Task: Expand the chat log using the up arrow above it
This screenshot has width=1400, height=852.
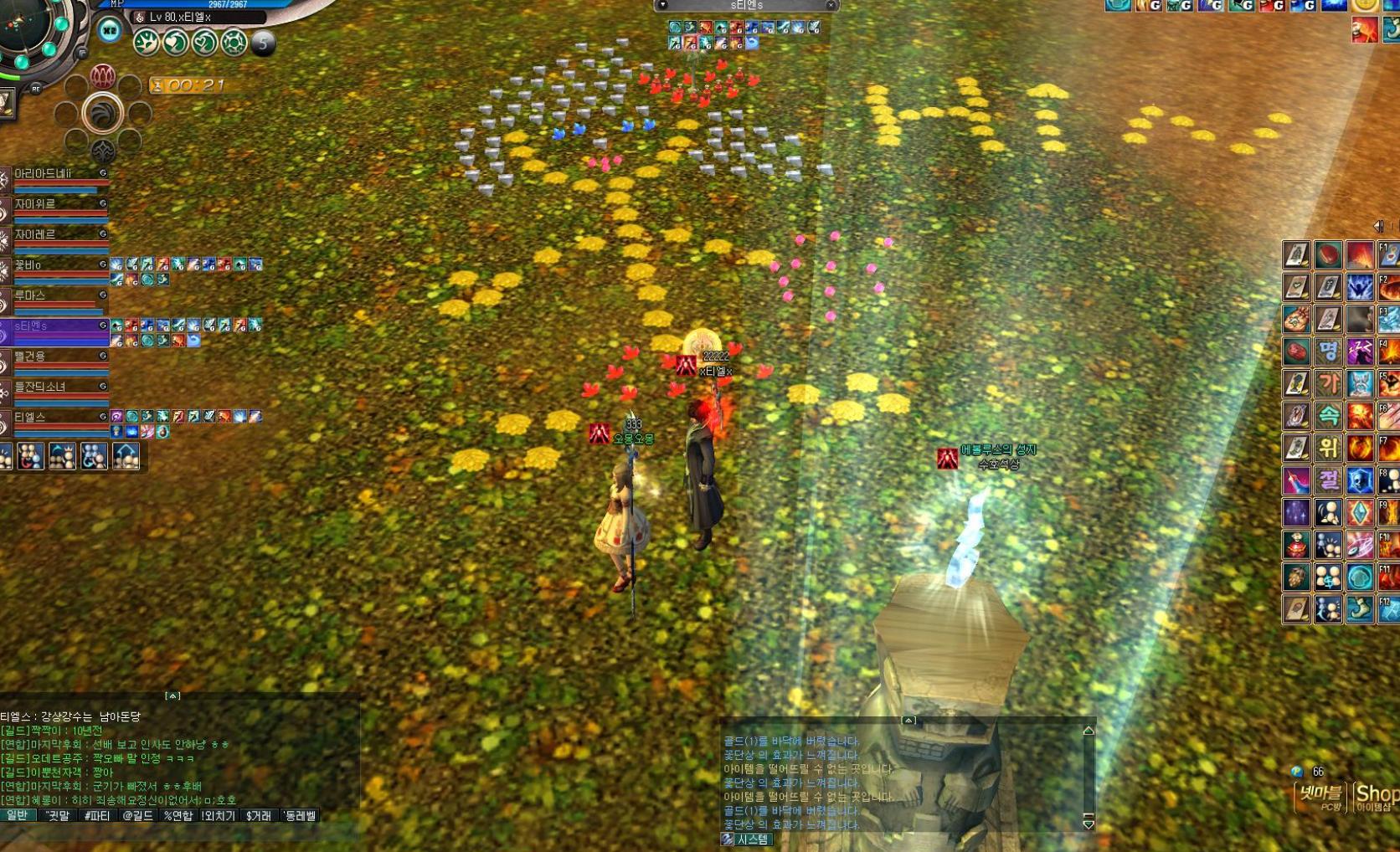Action: 174,695
